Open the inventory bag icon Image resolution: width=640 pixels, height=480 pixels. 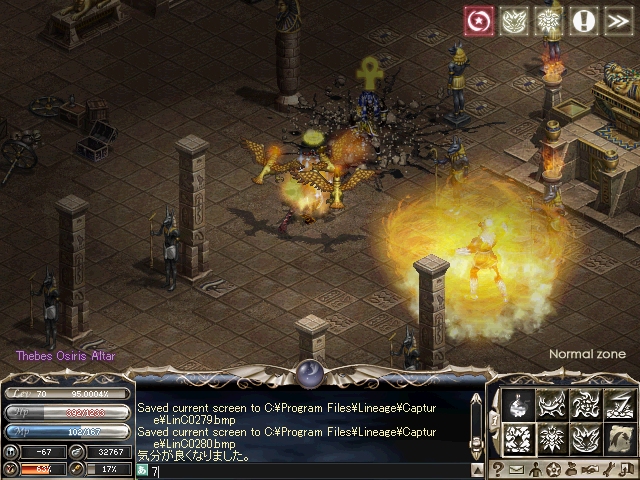[x=571, y=469]
